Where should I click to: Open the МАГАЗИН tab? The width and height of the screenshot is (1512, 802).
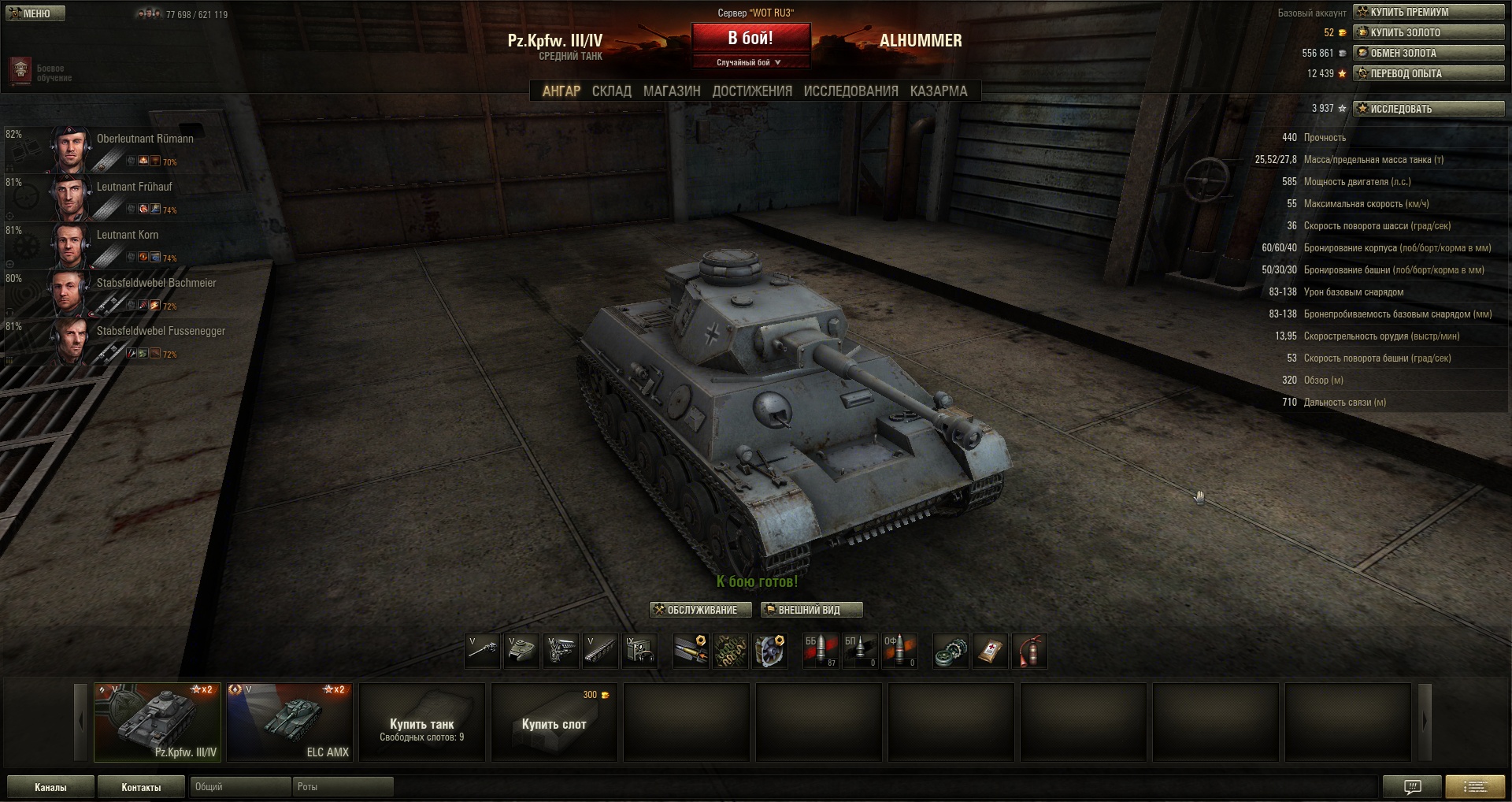(671, 91)
